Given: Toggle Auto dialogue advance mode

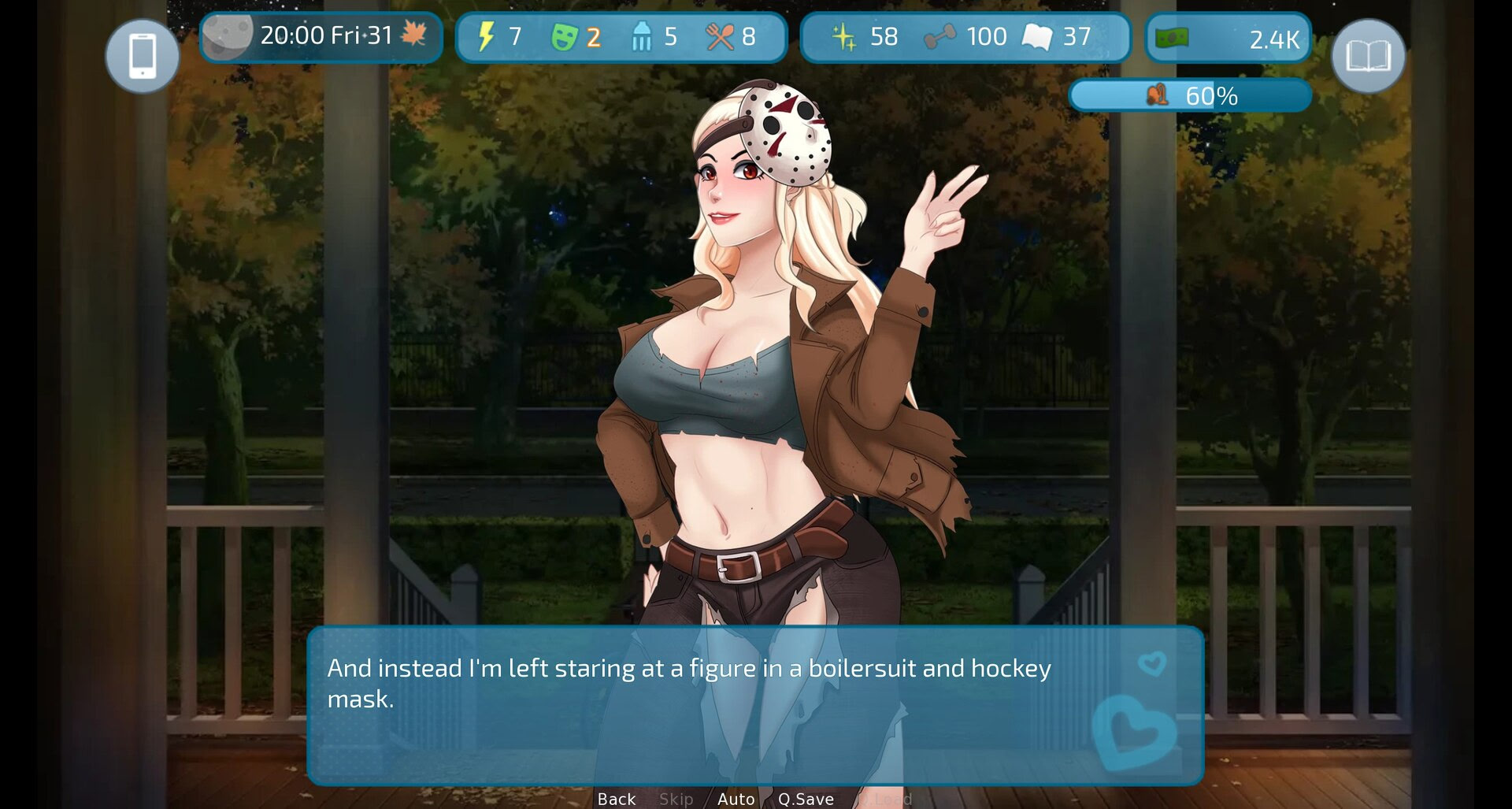Looking at the screenshot, I should tap(736, 799).
